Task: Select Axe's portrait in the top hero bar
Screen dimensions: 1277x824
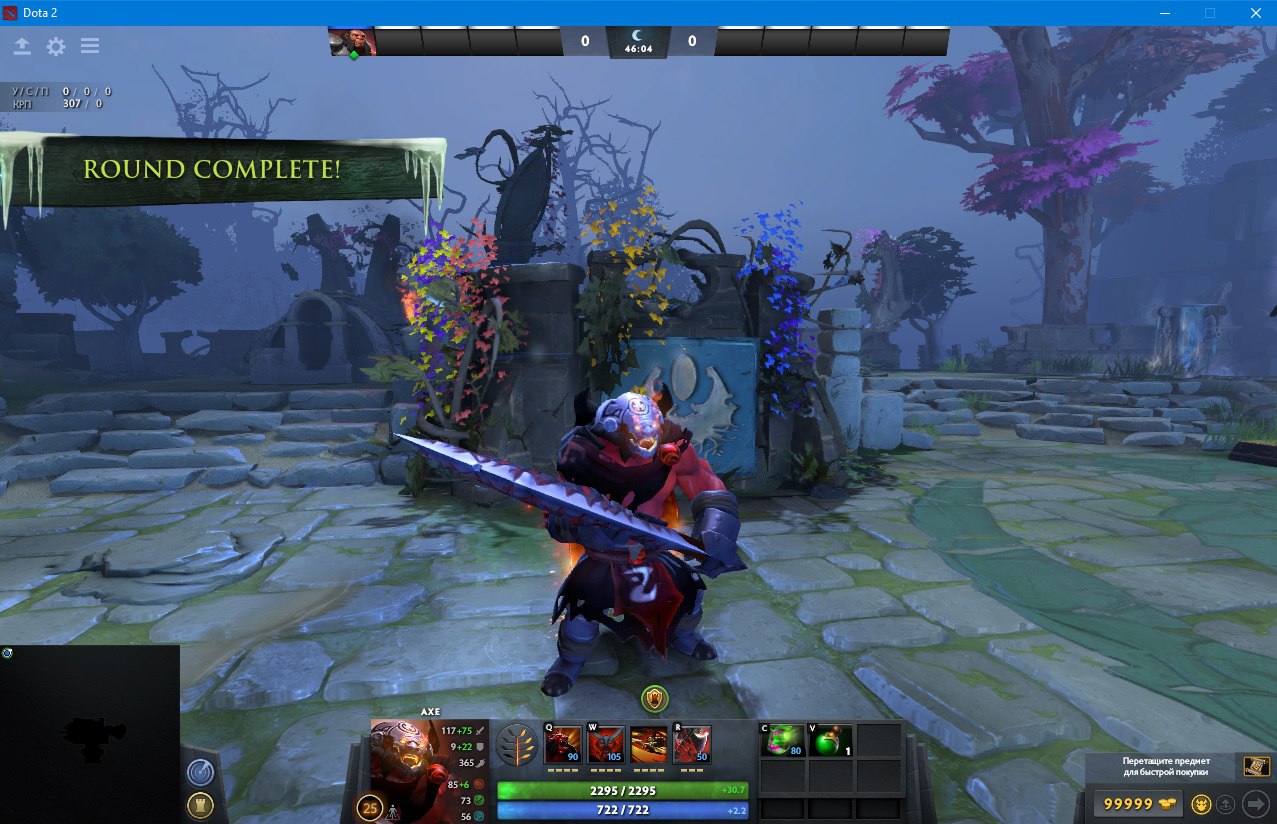Action: click(352, 41)
